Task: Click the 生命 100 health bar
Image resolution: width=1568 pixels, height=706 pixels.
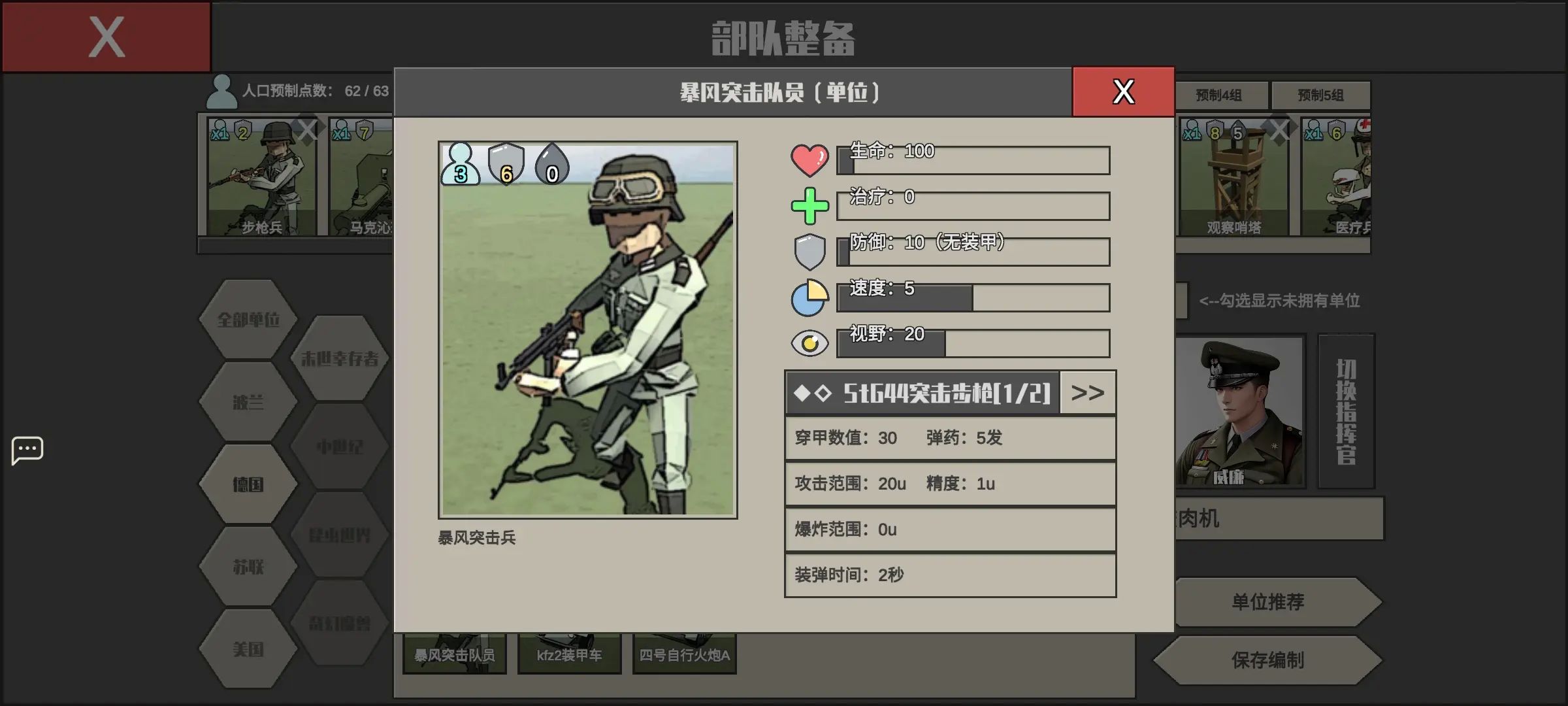Action: [973, 160]
